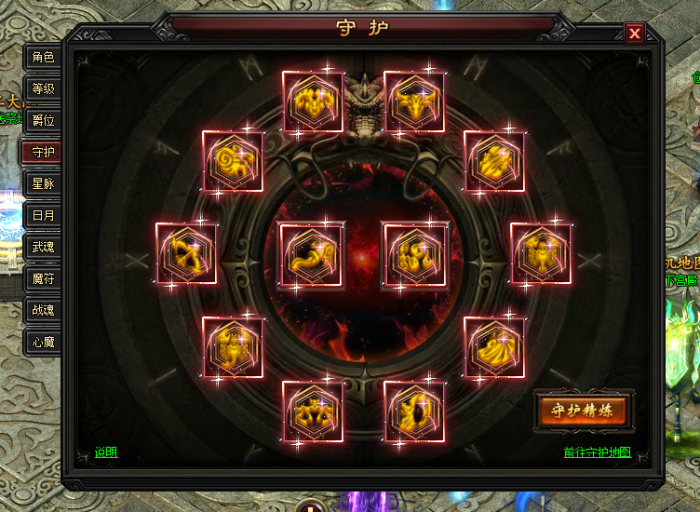Show the 守护 tab
This screenshot has width=700, height=512.
click(x=42, y=152)
